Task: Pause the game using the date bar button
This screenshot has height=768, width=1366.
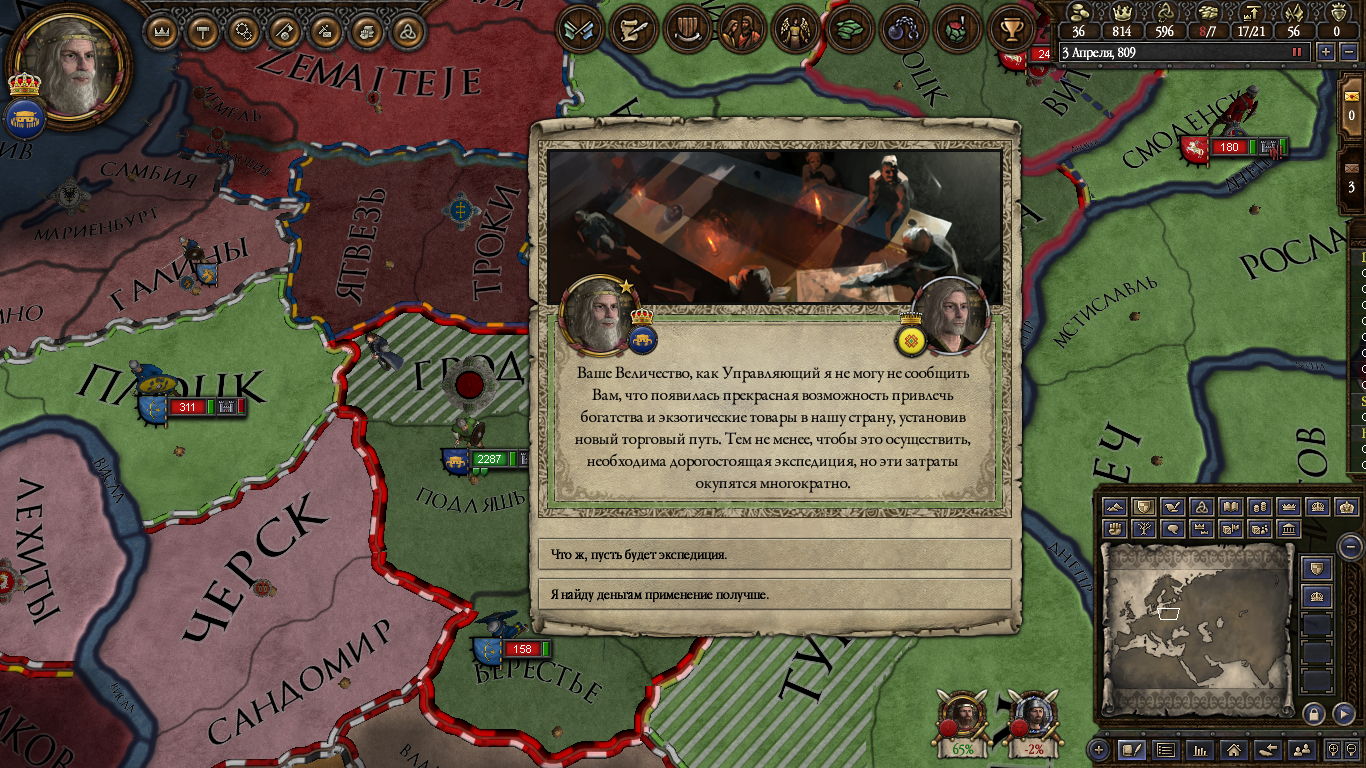Action: [1298, 52]
